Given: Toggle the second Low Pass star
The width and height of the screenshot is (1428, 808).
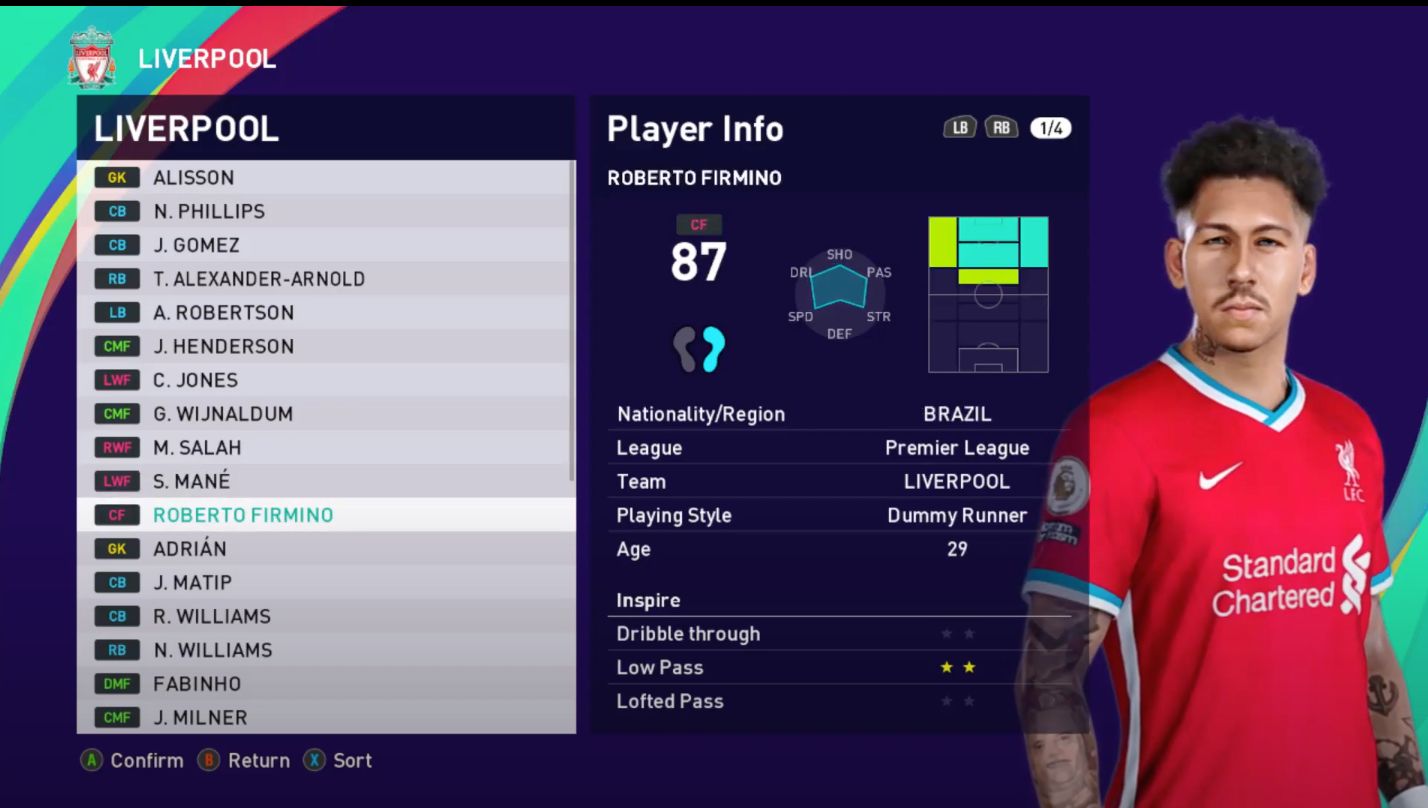Looking at the screenshot, I should point(968,666).
